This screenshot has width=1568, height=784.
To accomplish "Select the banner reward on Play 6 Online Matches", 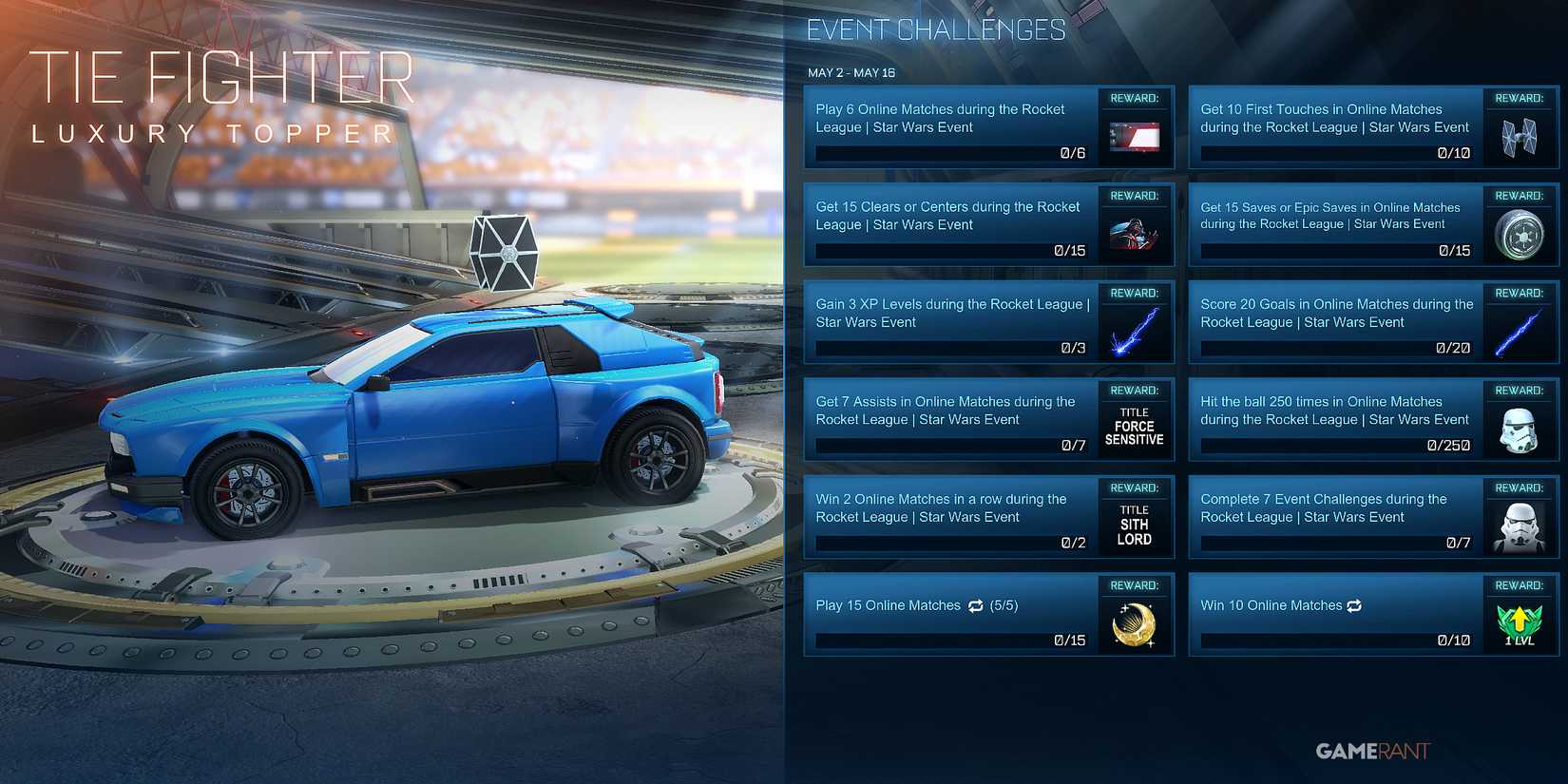I will pos(1134,135).
